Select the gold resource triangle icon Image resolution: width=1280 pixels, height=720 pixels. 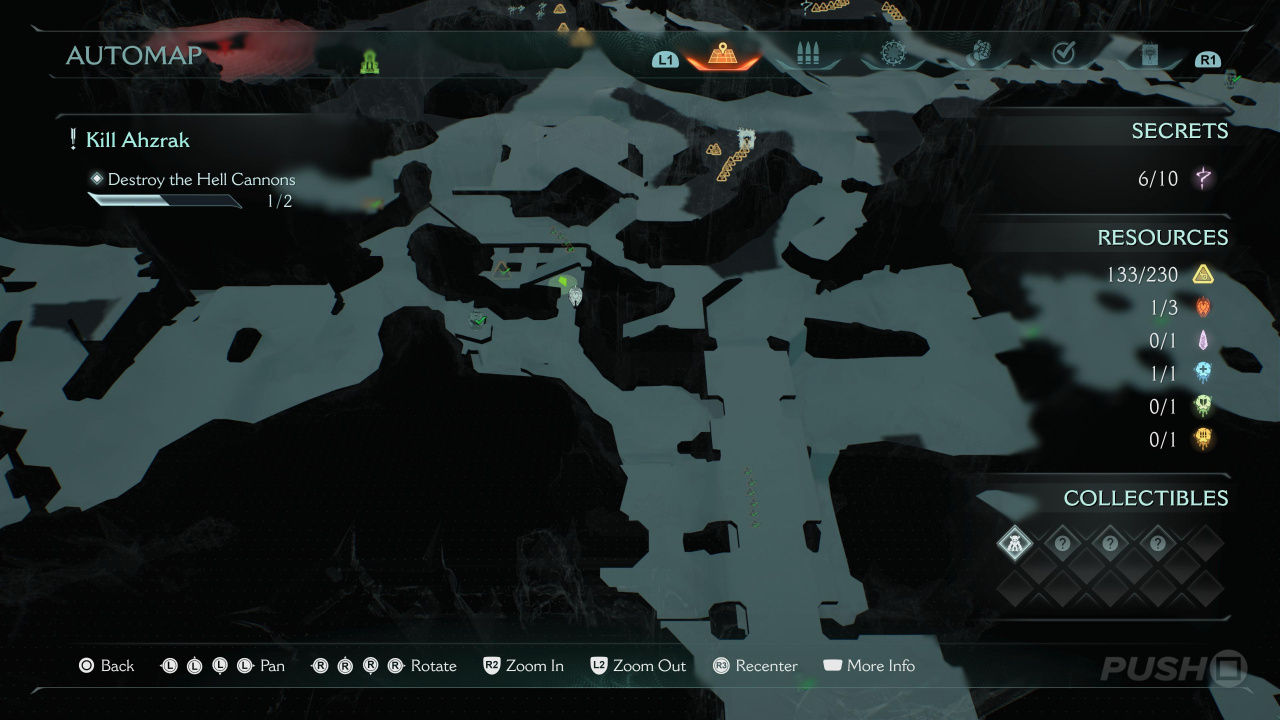(1203, 274)
